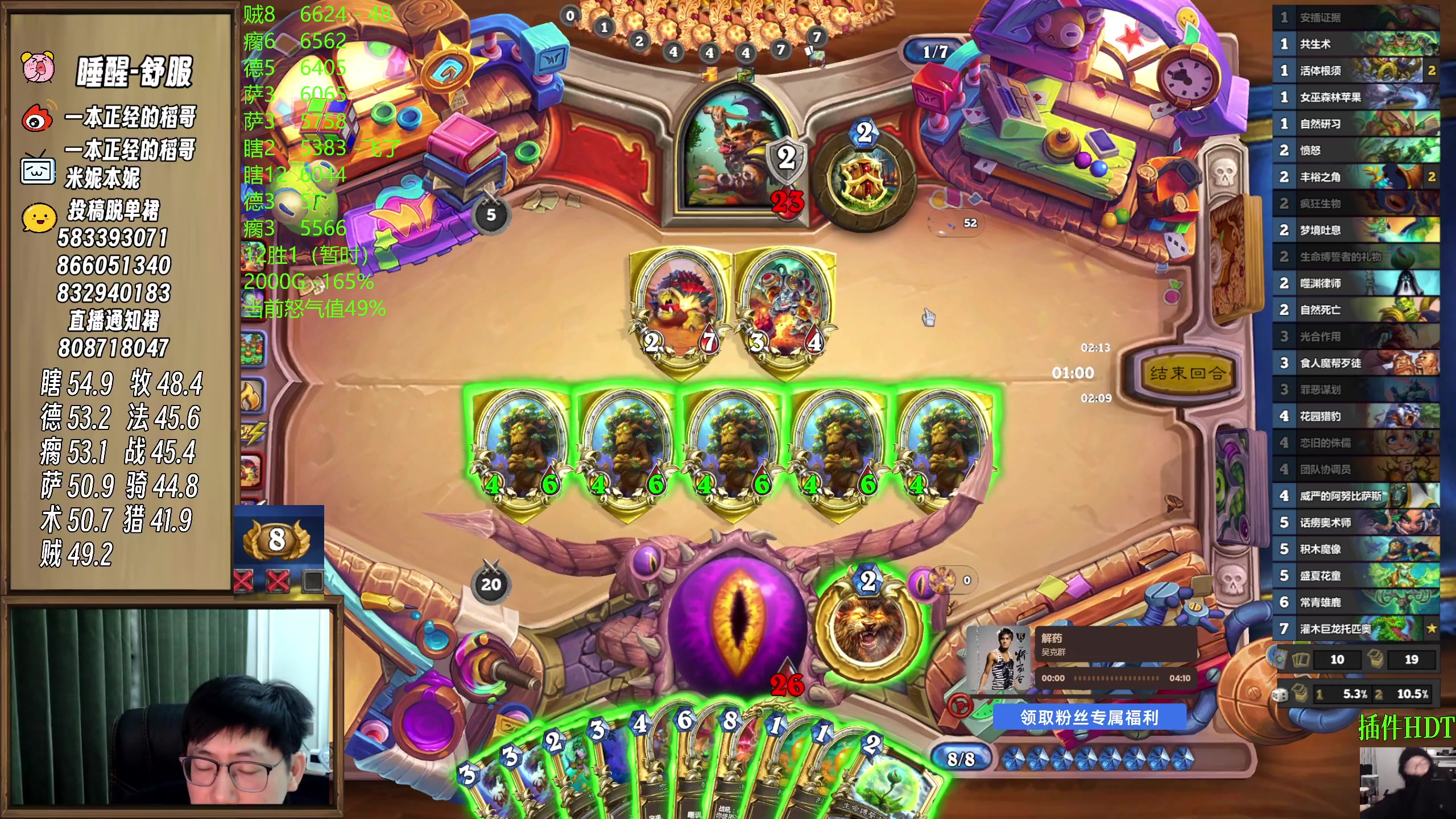The image size is (1456, 819).
Task: Click the 领取粉丝专属福利 fan benefits button
Action: tap(1089, 718)
